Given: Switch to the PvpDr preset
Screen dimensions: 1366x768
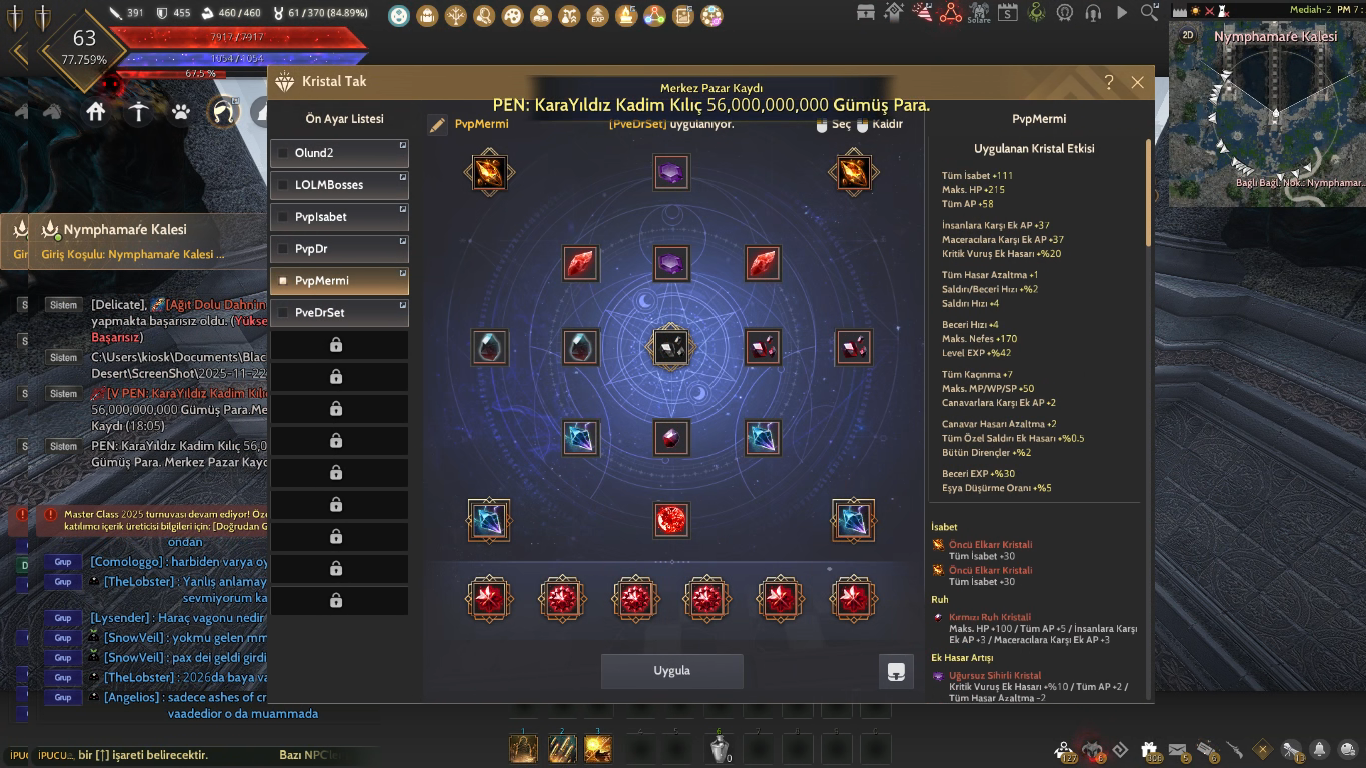Looking at the screenshot, I should [x=339, y=249].
